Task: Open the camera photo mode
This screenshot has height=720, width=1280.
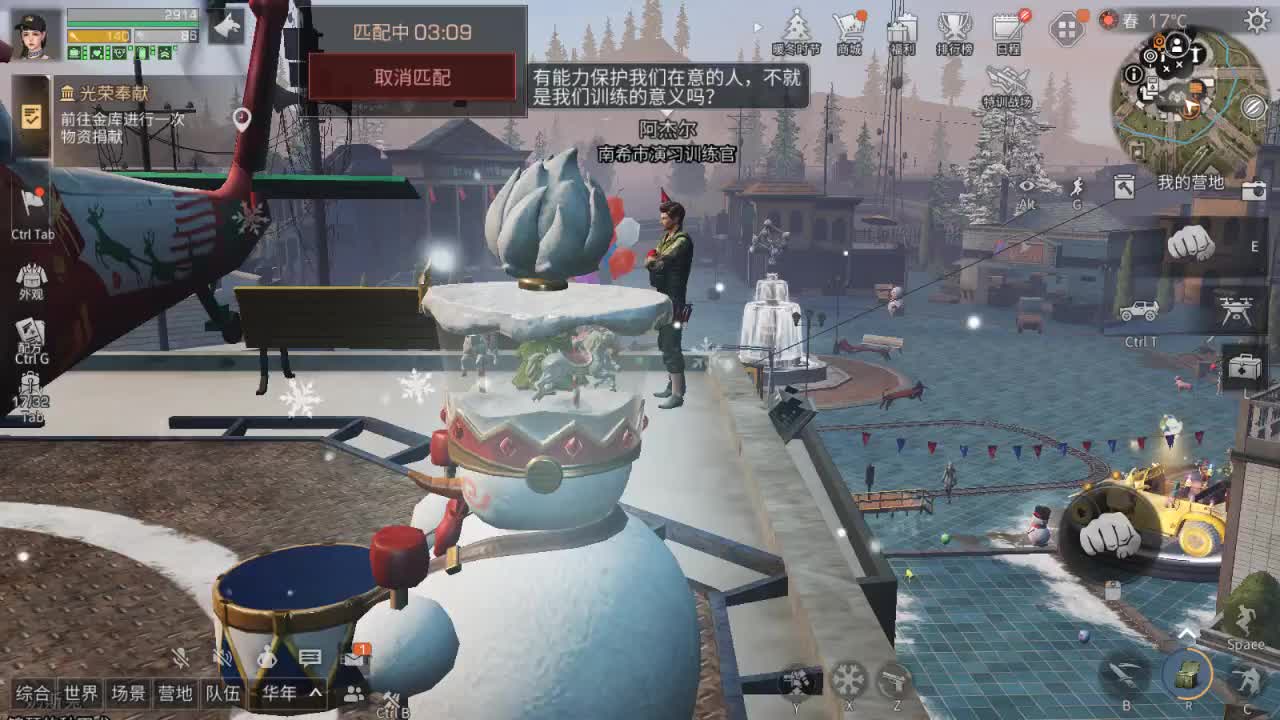Action: (x=1253, y=190)
